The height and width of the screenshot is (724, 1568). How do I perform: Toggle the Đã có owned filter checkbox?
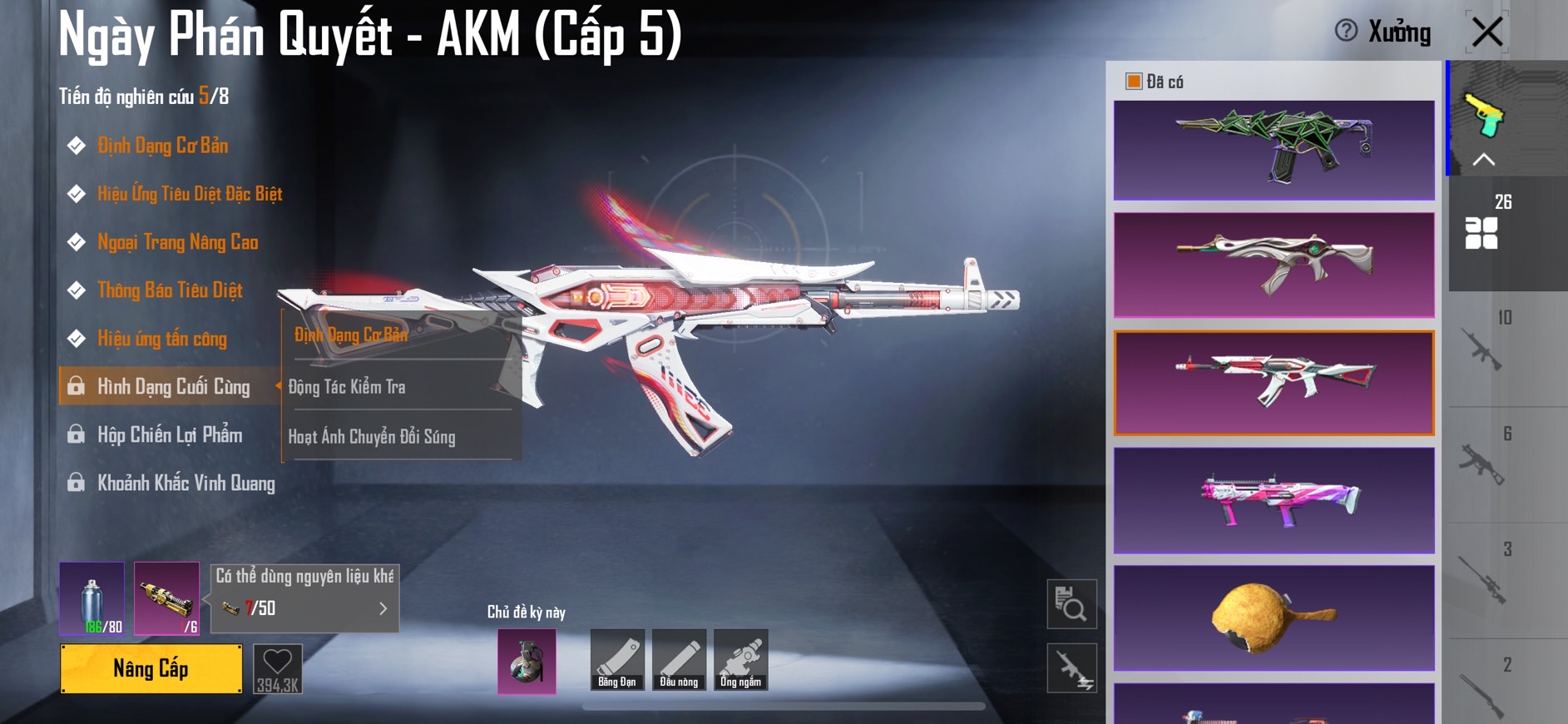click(x=1133, y=81)
